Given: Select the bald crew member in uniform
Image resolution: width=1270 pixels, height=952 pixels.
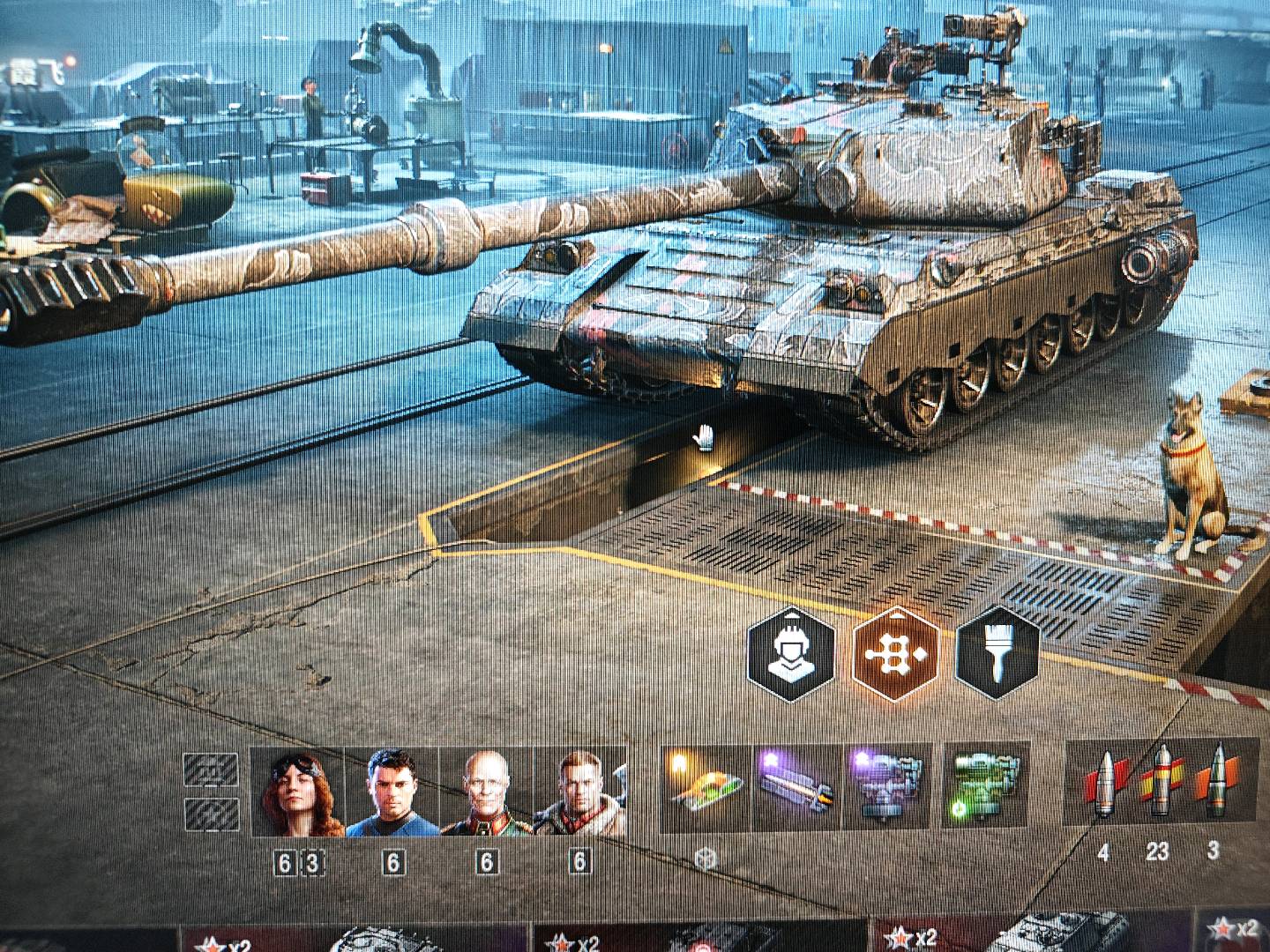Looking at the screenshot, I should pos(486,792).
